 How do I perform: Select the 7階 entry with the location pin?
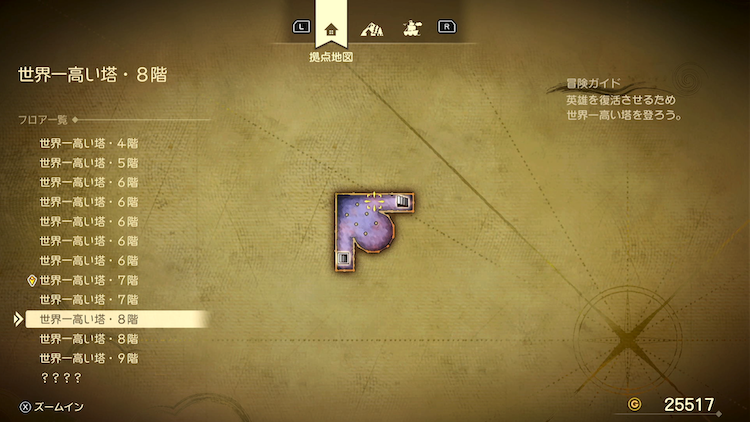point(89,280)
